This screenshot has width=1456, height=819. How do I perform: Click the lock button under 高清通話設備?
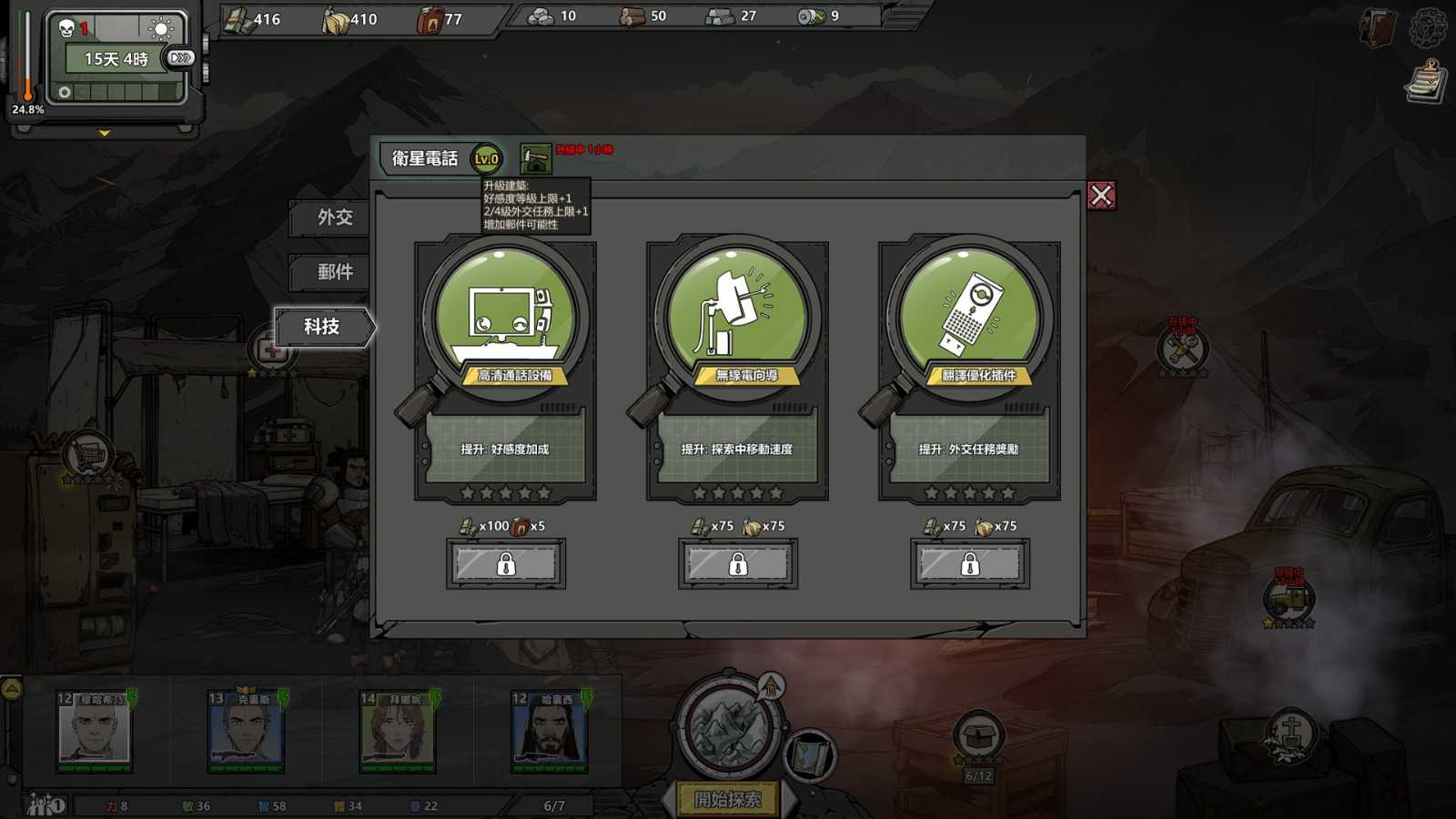[505, 563]
